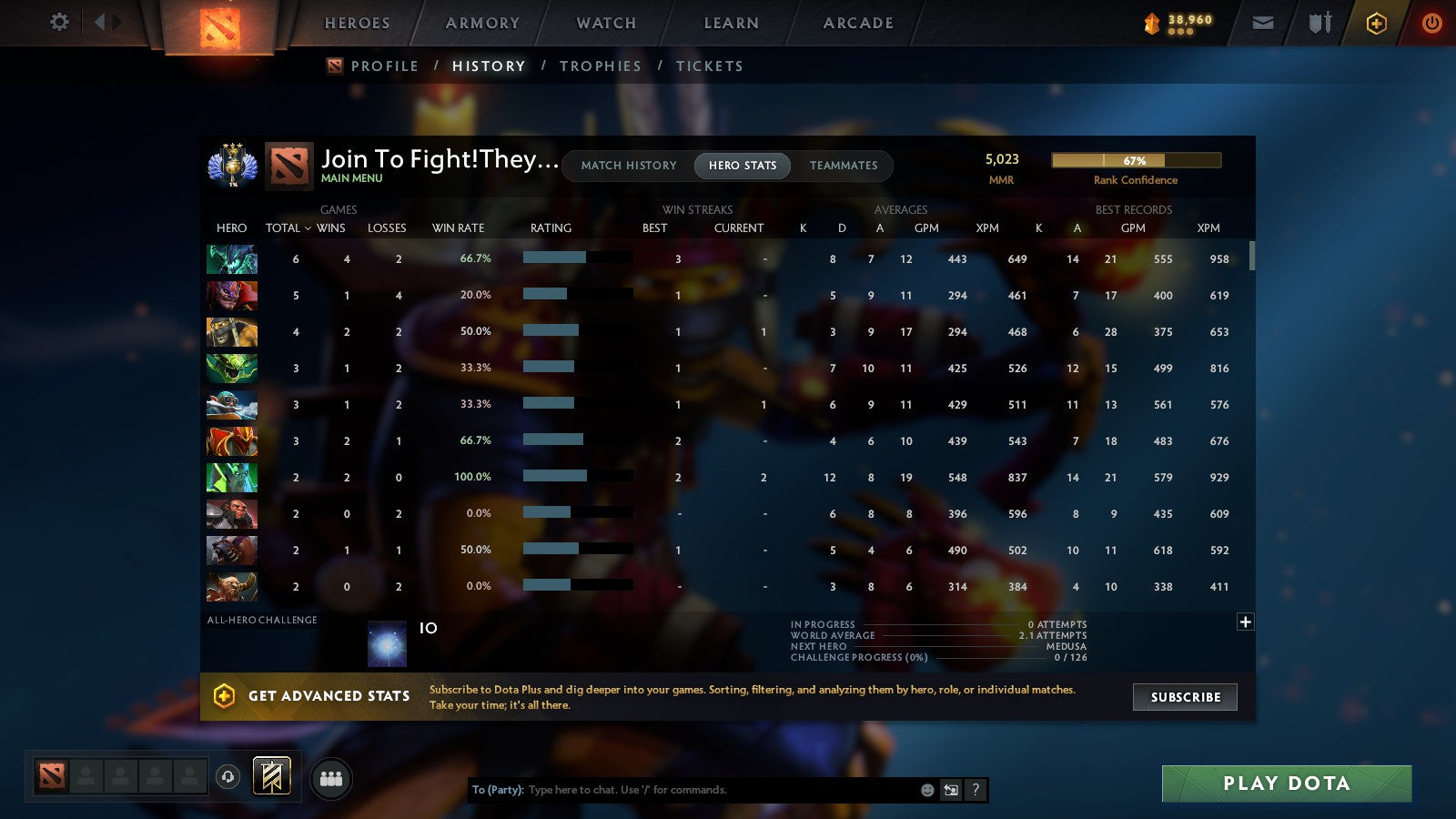
Task: Sort heroes using the Total column chevron
Action: [308, 228]
